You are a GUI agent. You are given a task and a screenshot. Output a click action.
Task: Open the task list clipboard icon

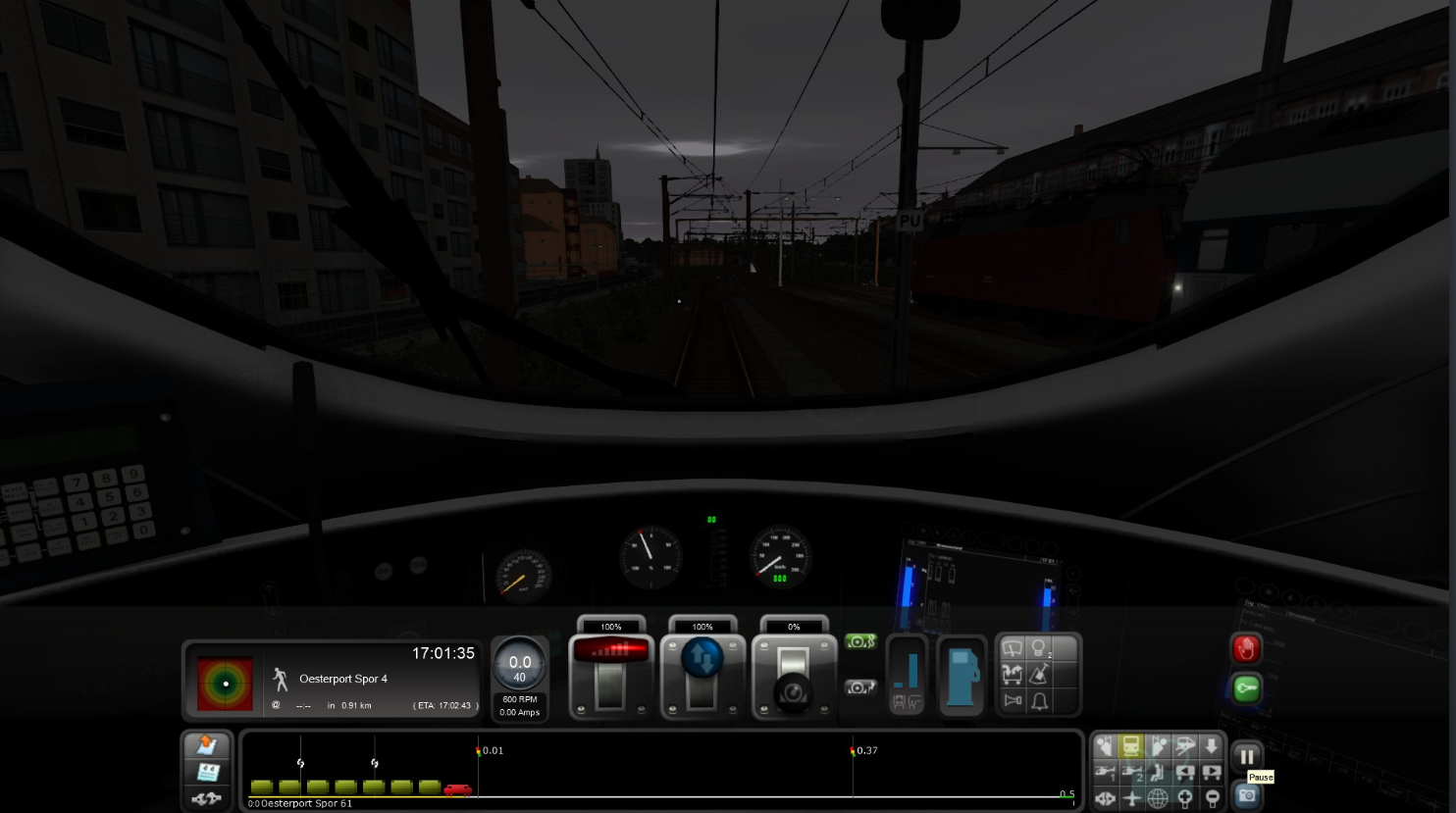tap(207, 773)
